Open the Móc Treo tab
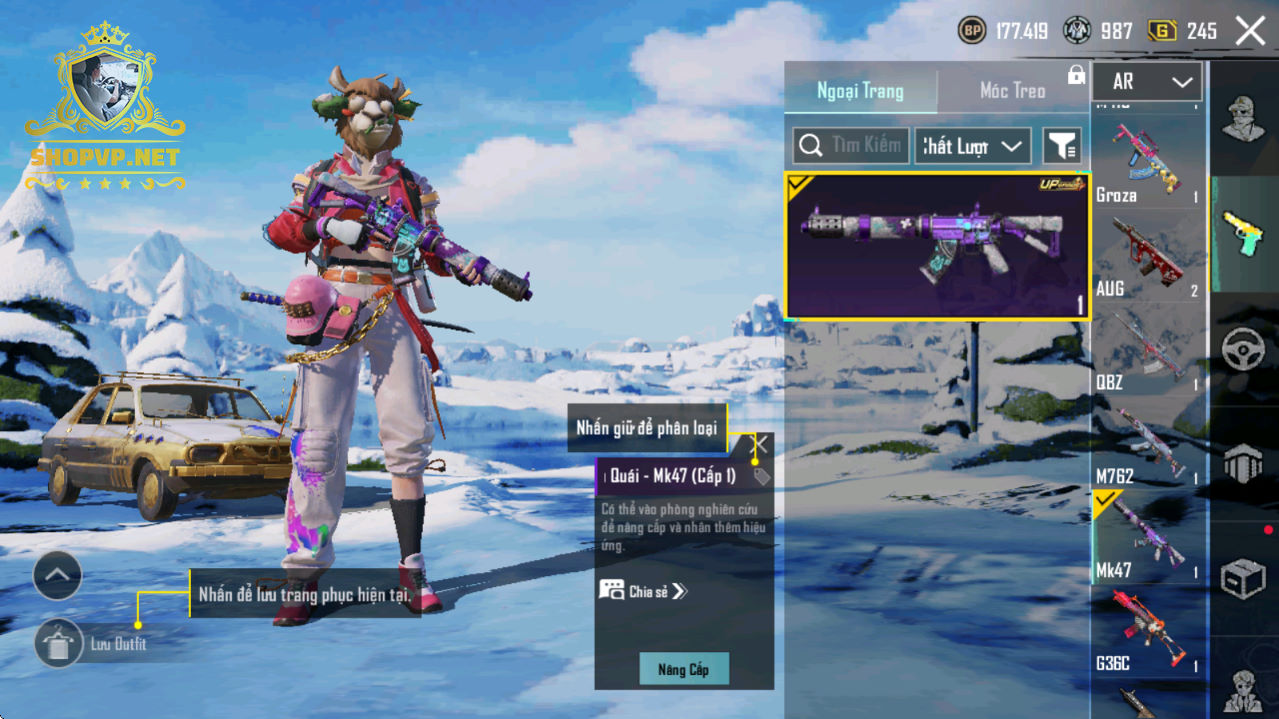 1012,91
